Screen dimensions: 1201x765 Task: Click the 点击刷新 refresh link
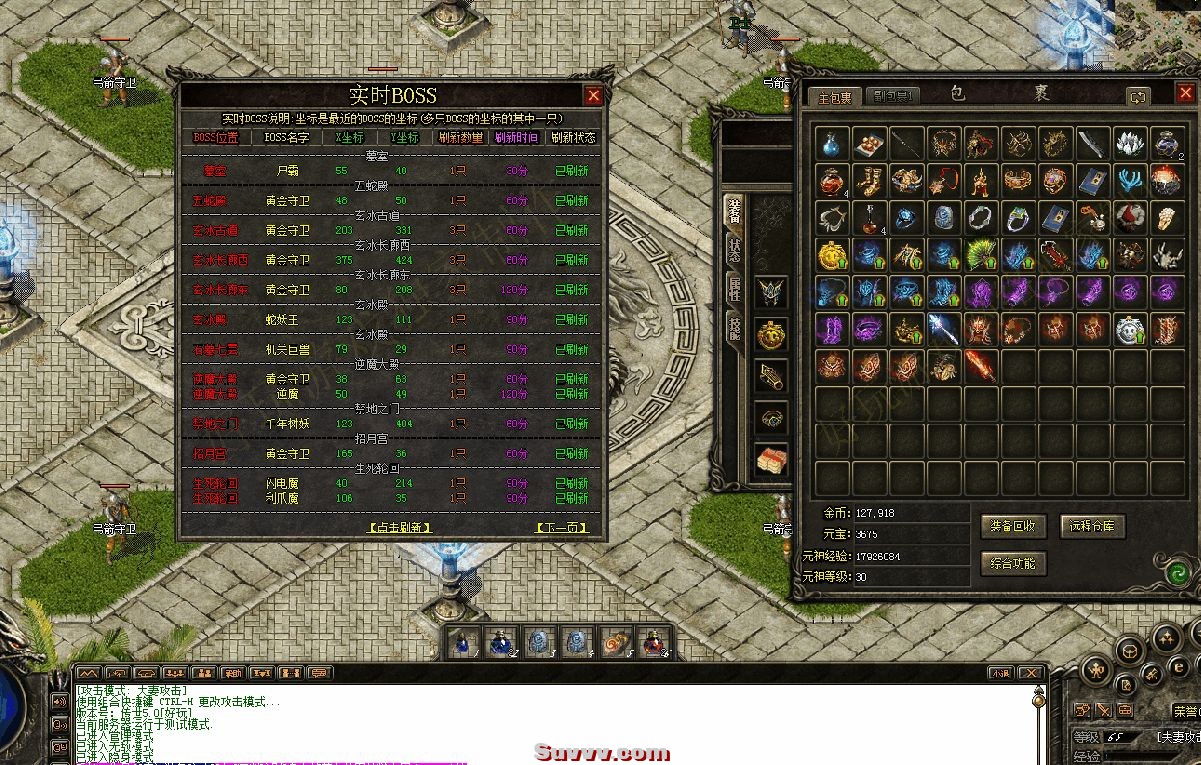pyautogui.click(x=400, y=527)
